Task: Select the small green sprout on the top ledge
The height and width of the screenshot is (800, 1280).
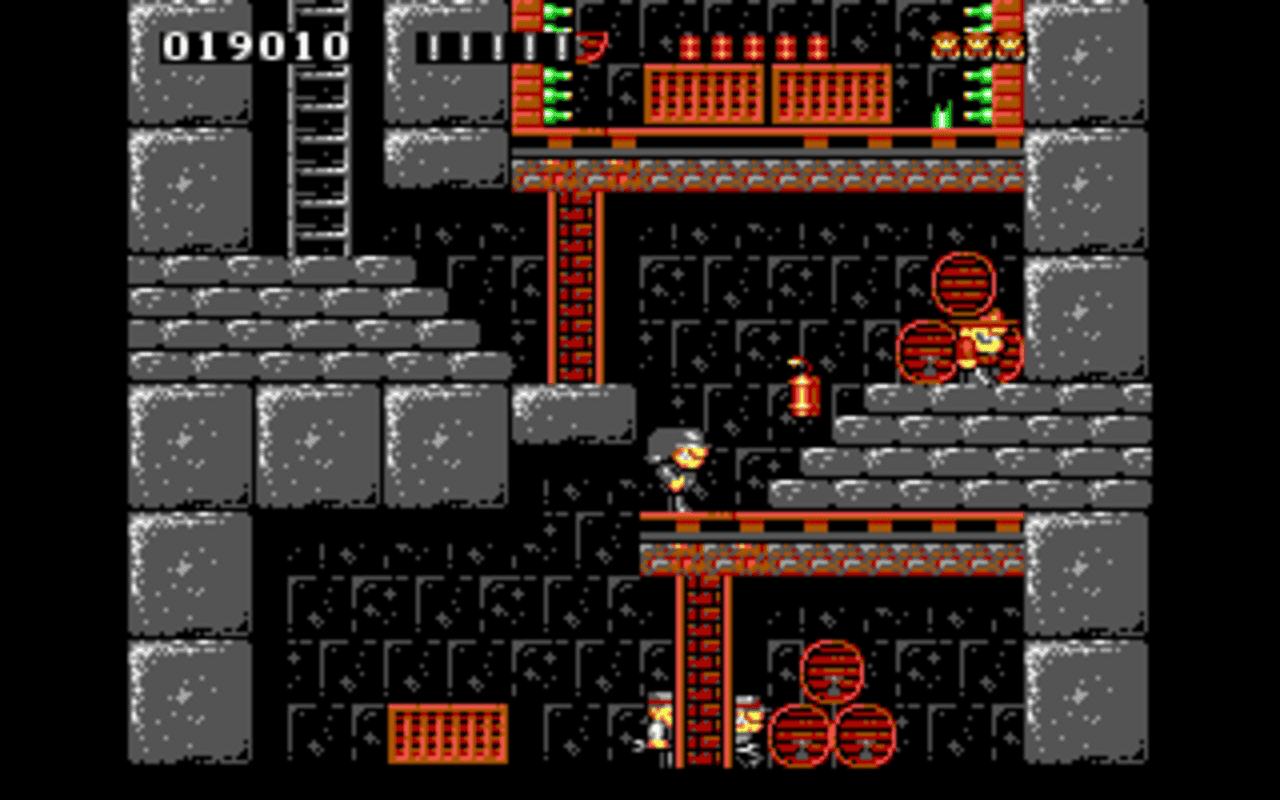Action: point(941,112)
